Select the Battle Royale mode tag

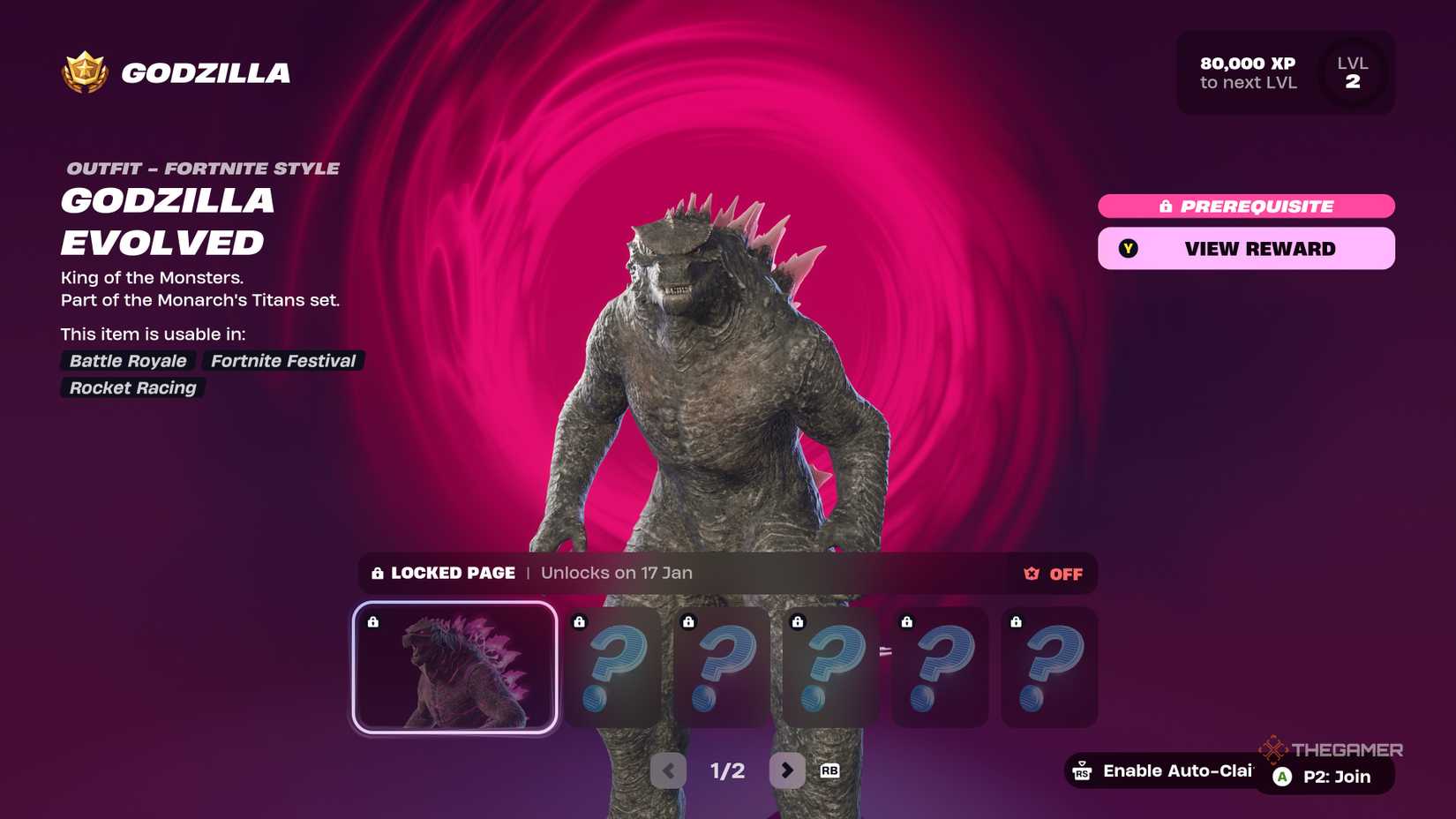coord(128,361)
